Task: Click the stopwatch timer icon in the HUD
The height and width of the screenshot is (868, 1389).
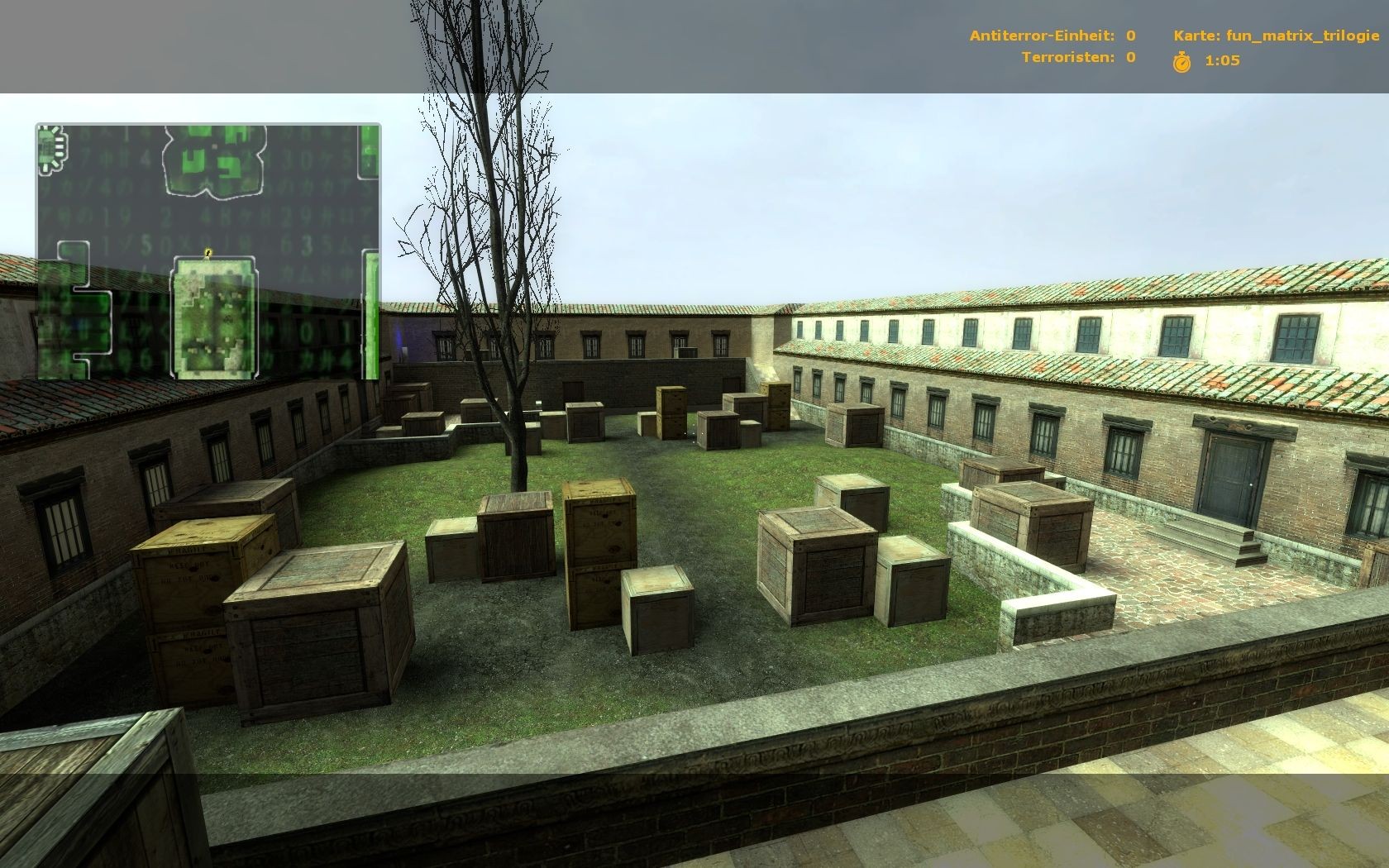Action: coord(1182,59)
